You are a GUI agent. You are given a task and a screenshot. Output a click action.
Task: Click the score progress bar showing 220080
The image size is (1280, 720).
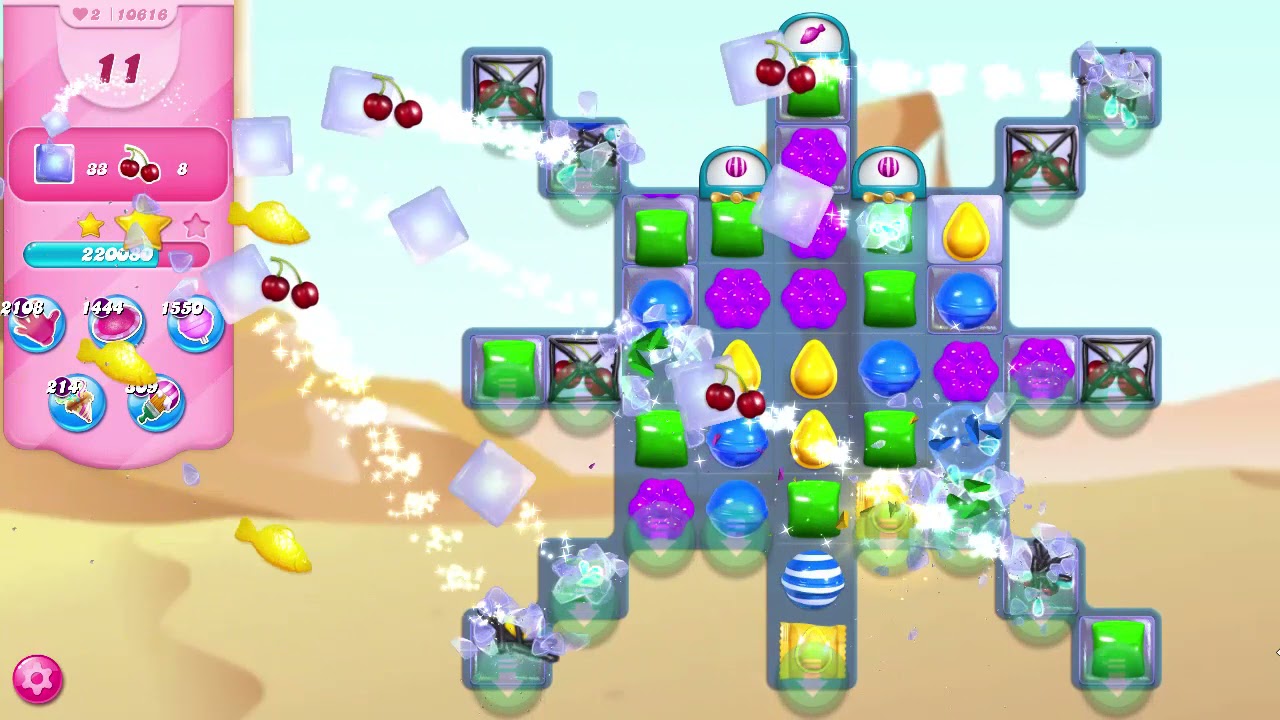point(116,255)
